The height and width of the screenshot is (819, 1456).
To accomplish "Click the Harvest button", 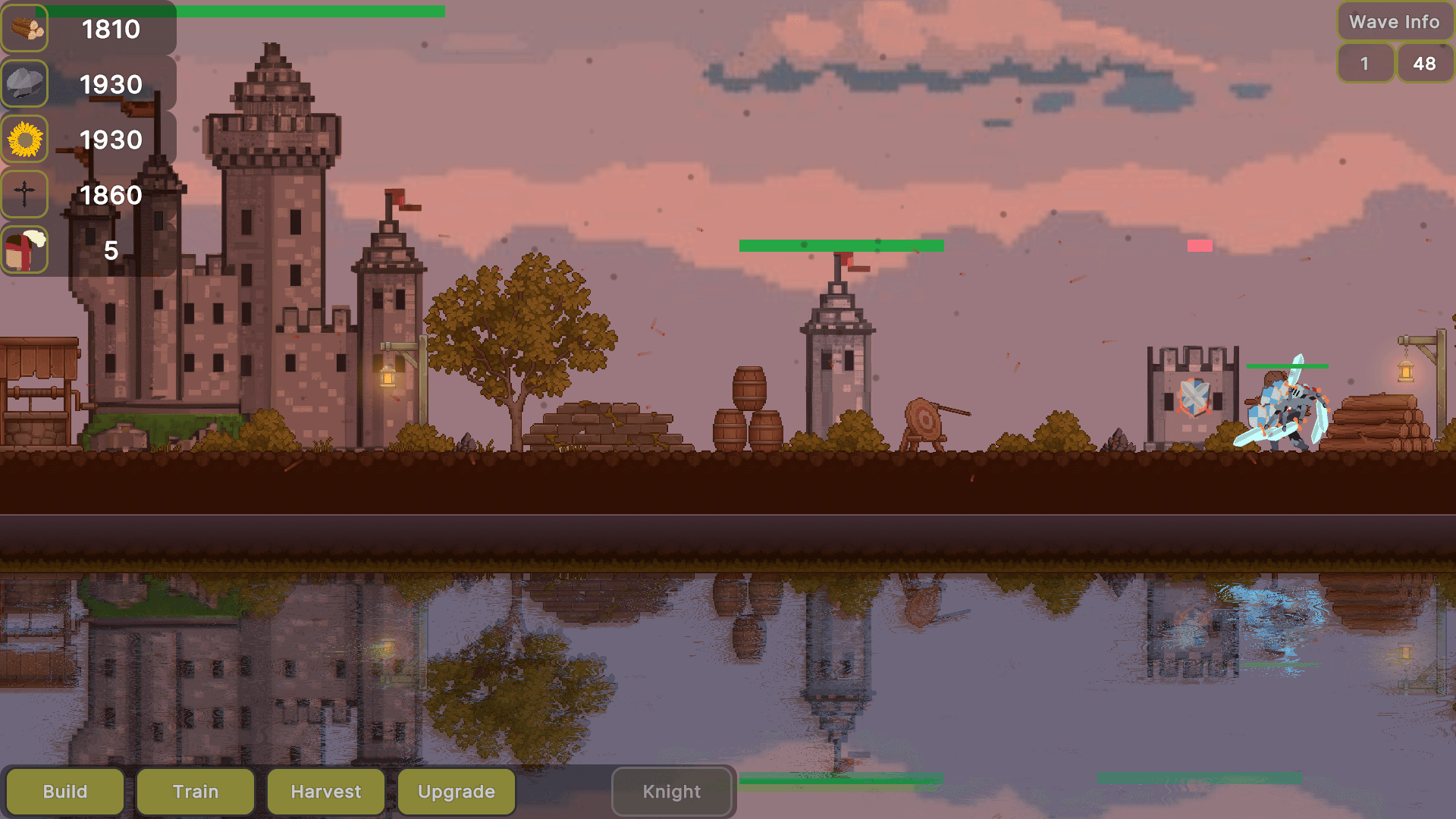I will pos(325,791).
